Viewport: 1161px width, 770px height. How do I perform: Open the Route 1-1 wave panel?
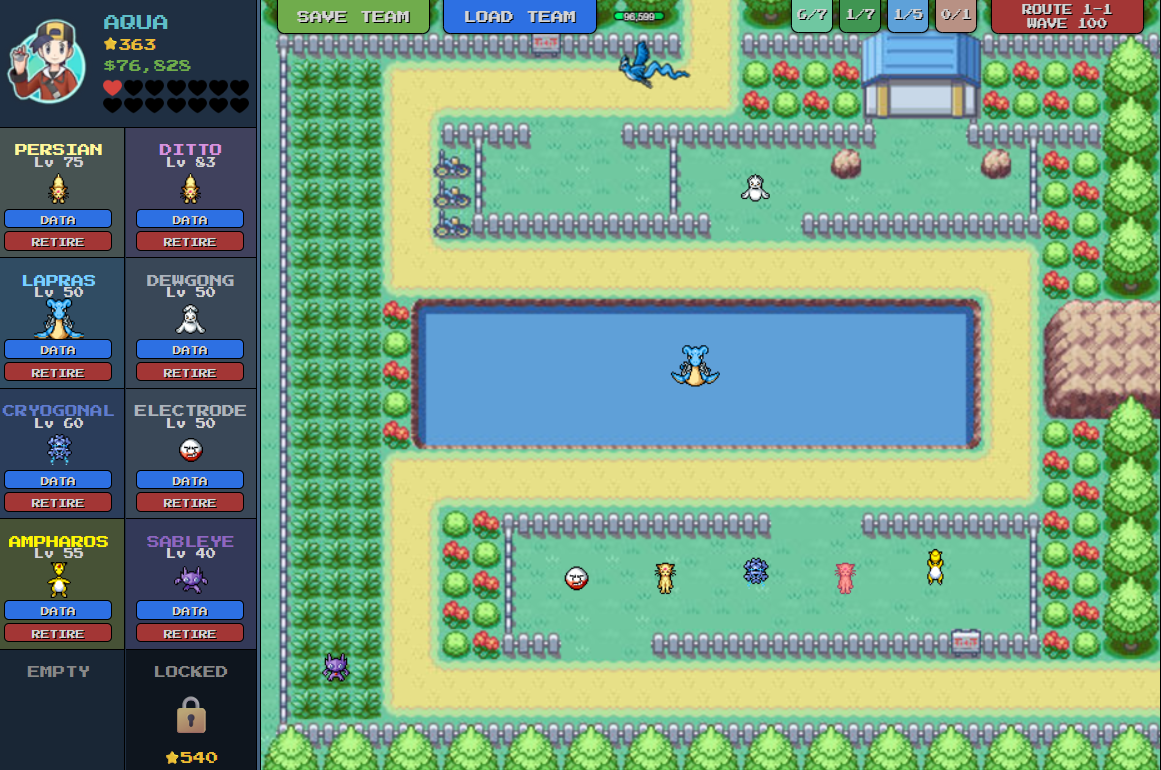pyautogui.click(x=1066, y=16)
